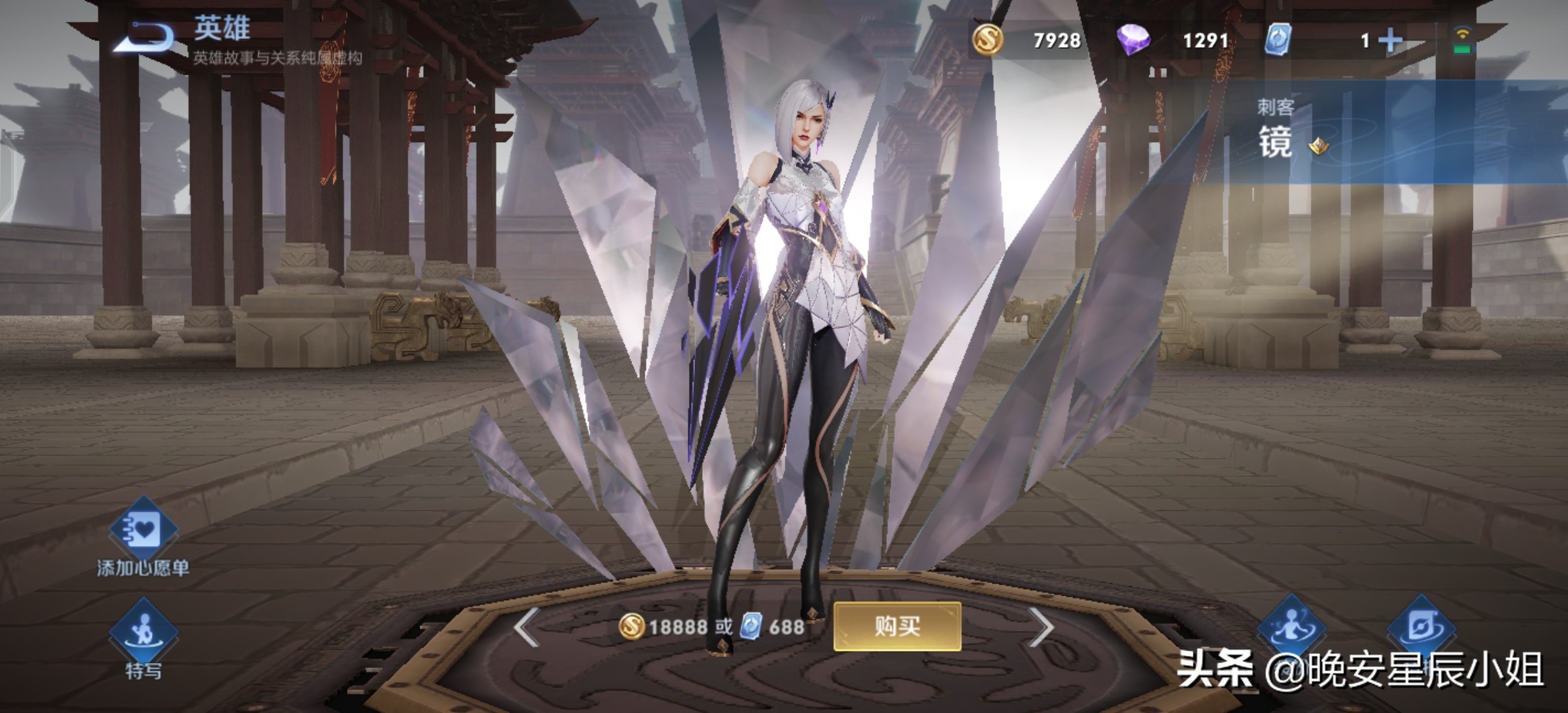Viewport: 1568px width, 713px height.
Task: Open the meditating figure icon
Action: coord(1291,627)
